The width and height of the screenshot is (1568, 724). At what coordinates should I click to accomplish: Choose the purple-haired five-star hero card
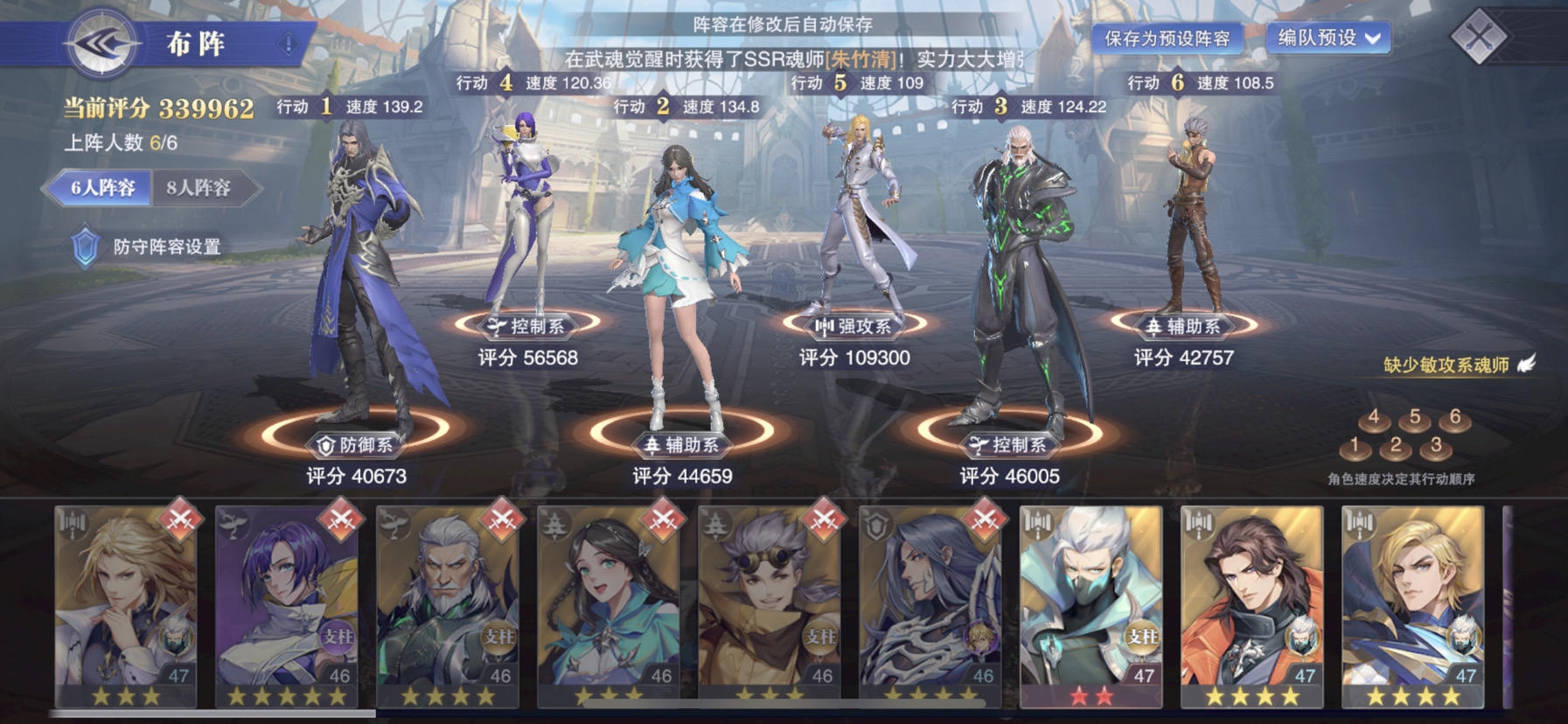coord(287,605)
